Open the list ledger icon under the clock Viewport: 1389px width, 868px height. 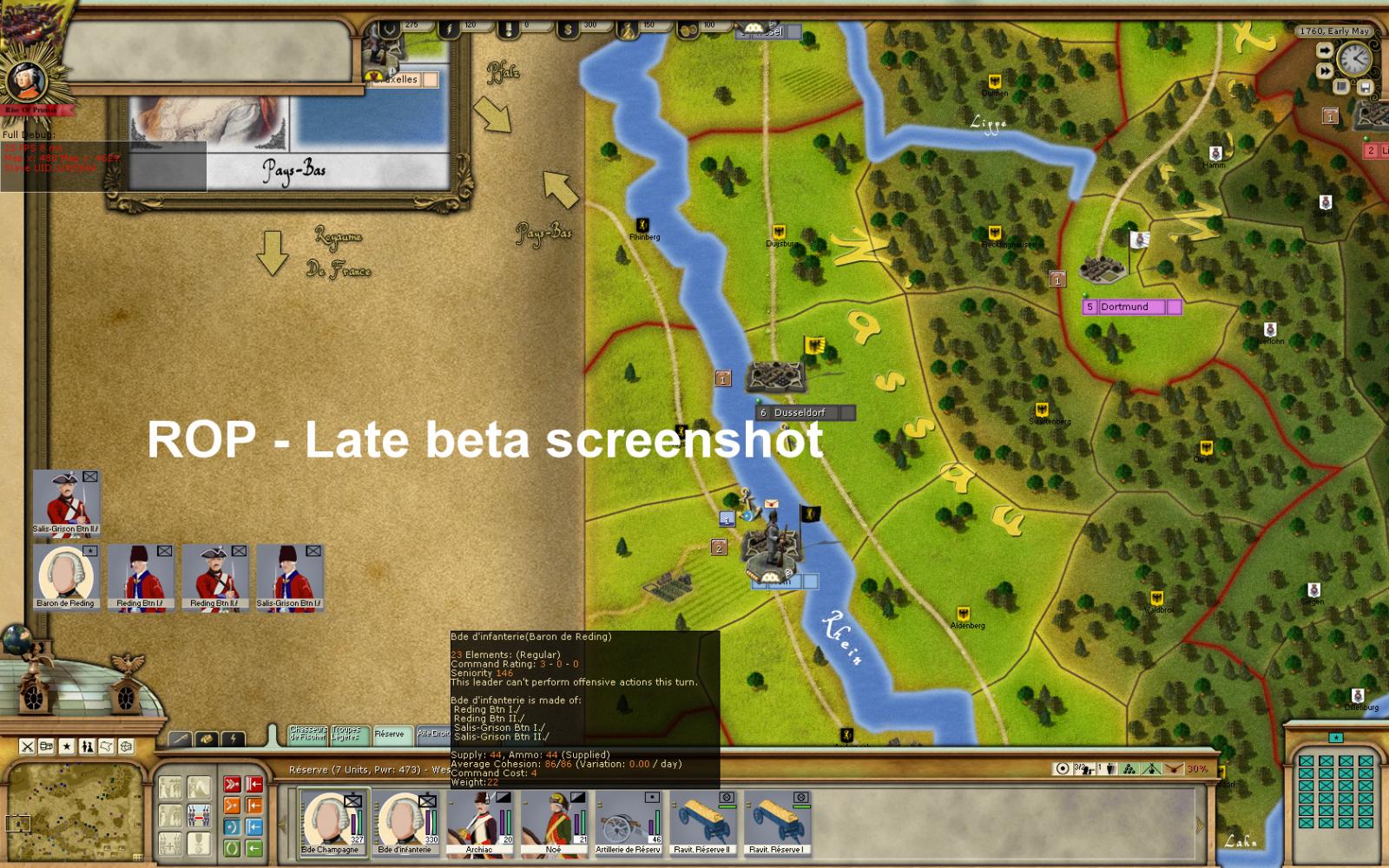coord(1342,87)
